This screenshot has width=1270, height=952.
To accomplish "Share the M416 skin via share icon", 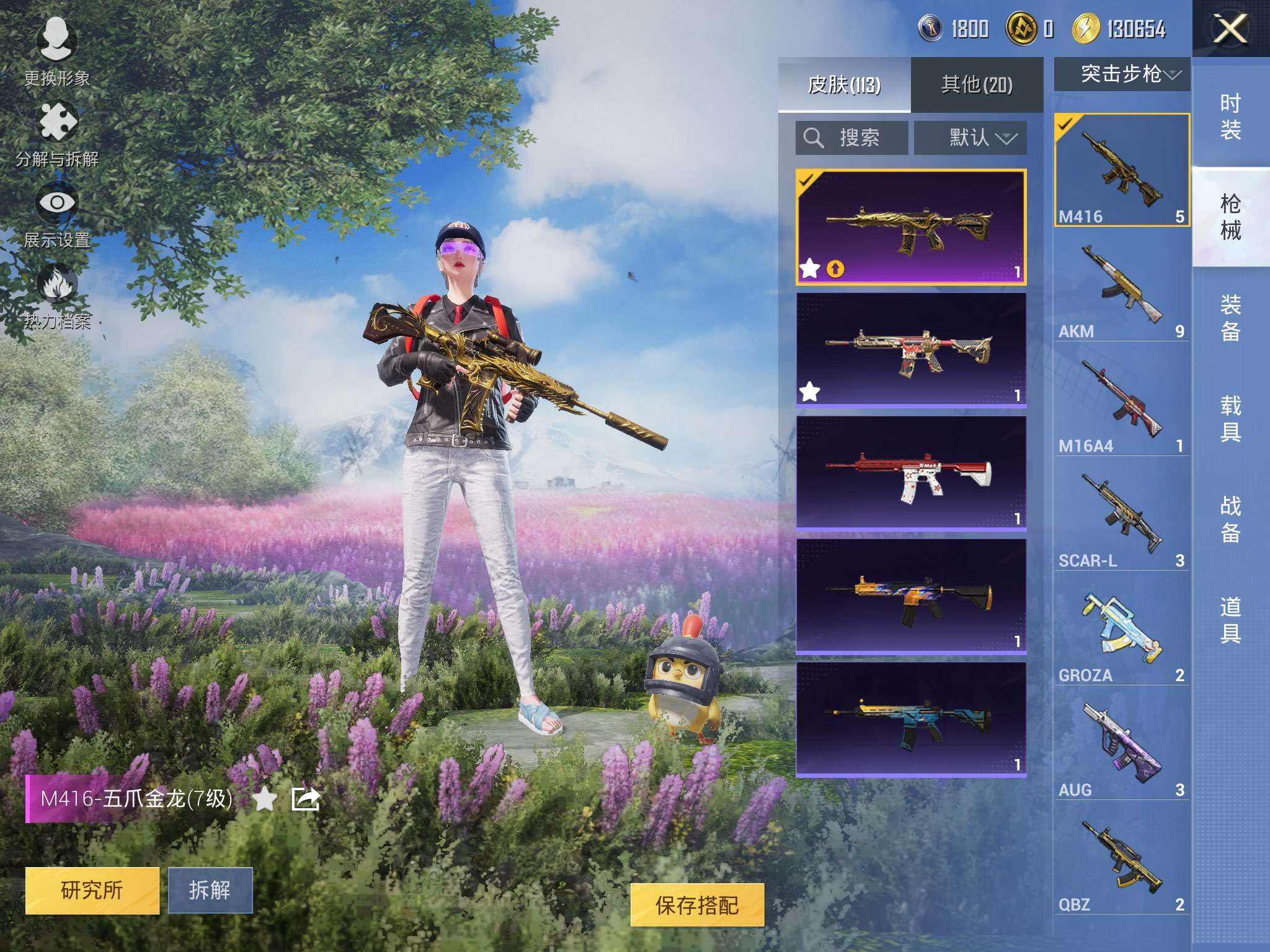I will pyautogui.click(x=306, y=799).
